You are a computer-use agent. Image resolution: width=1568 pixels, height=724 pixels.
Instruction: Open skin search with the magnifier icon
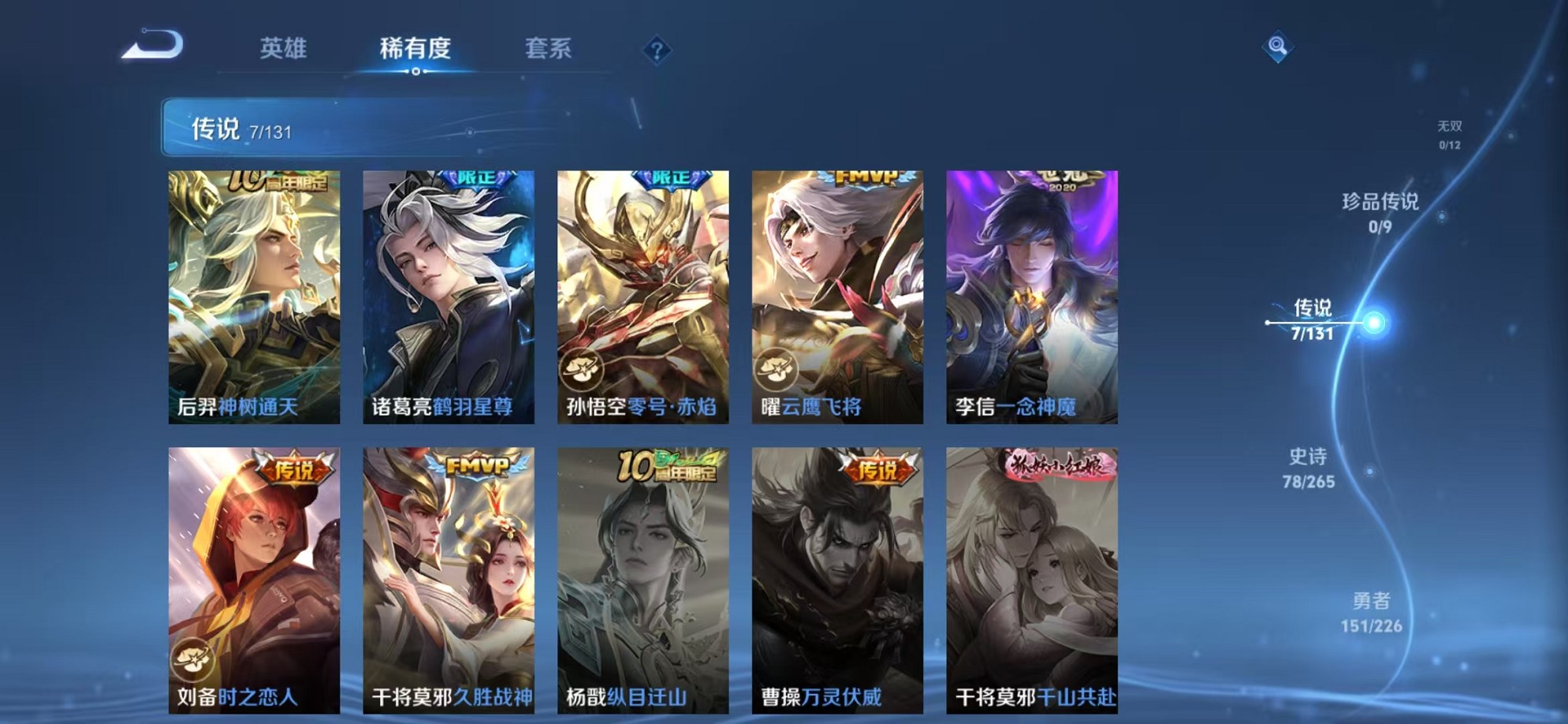1277,47
